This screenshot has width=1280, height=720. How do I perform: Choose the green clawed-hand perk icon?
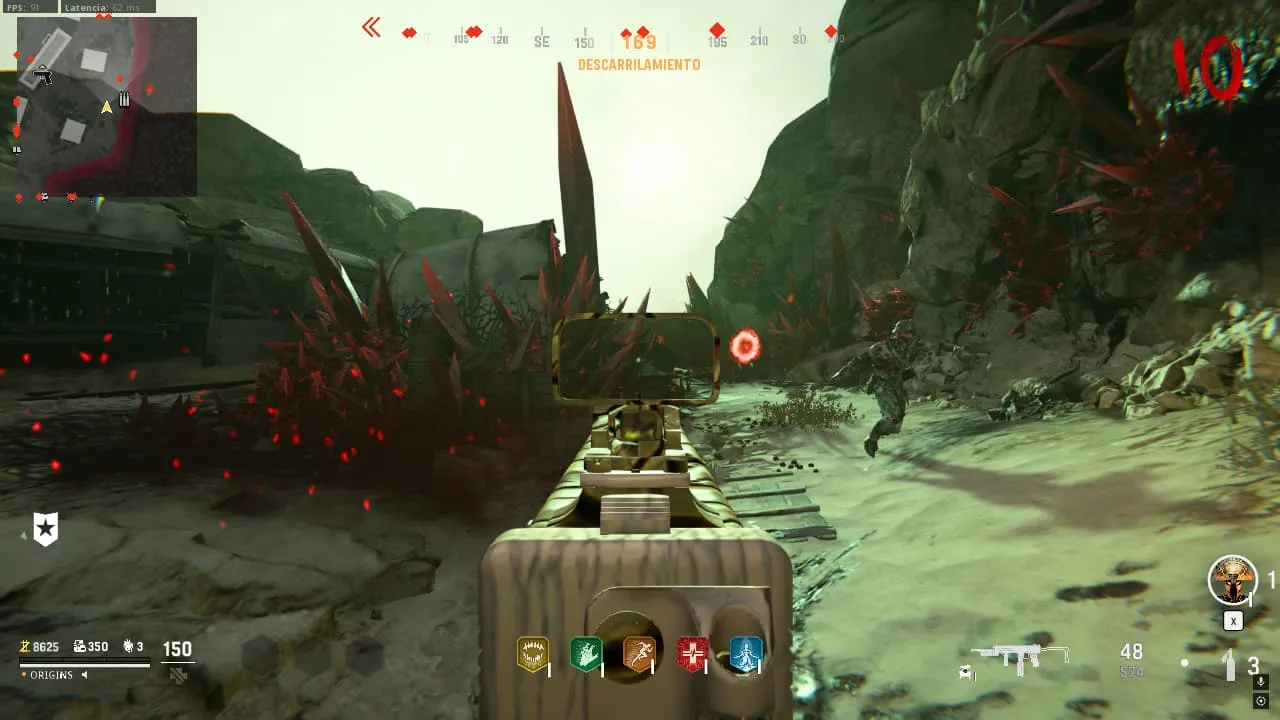585,654
